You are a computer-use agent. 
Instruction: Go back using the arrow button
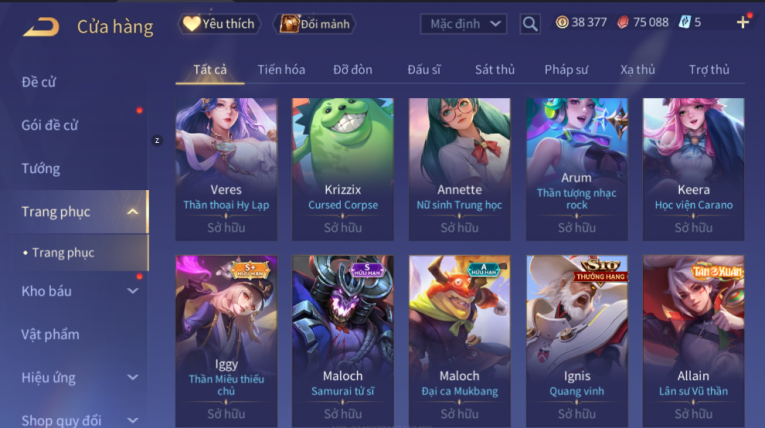[x=40, y=26]
